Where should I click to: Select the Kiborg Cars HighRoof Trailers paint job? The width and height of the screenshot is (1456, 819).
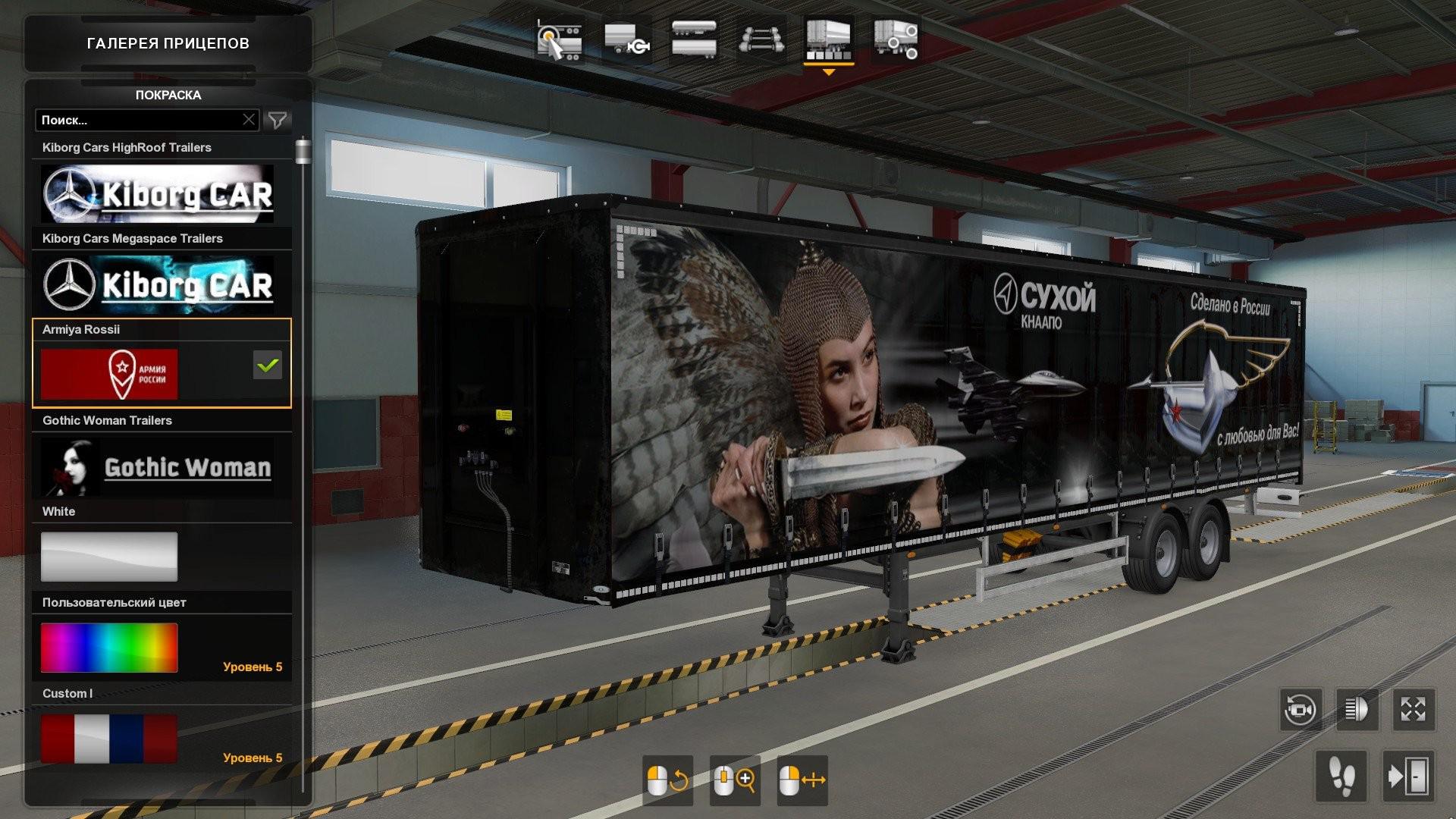click(158, 193)
